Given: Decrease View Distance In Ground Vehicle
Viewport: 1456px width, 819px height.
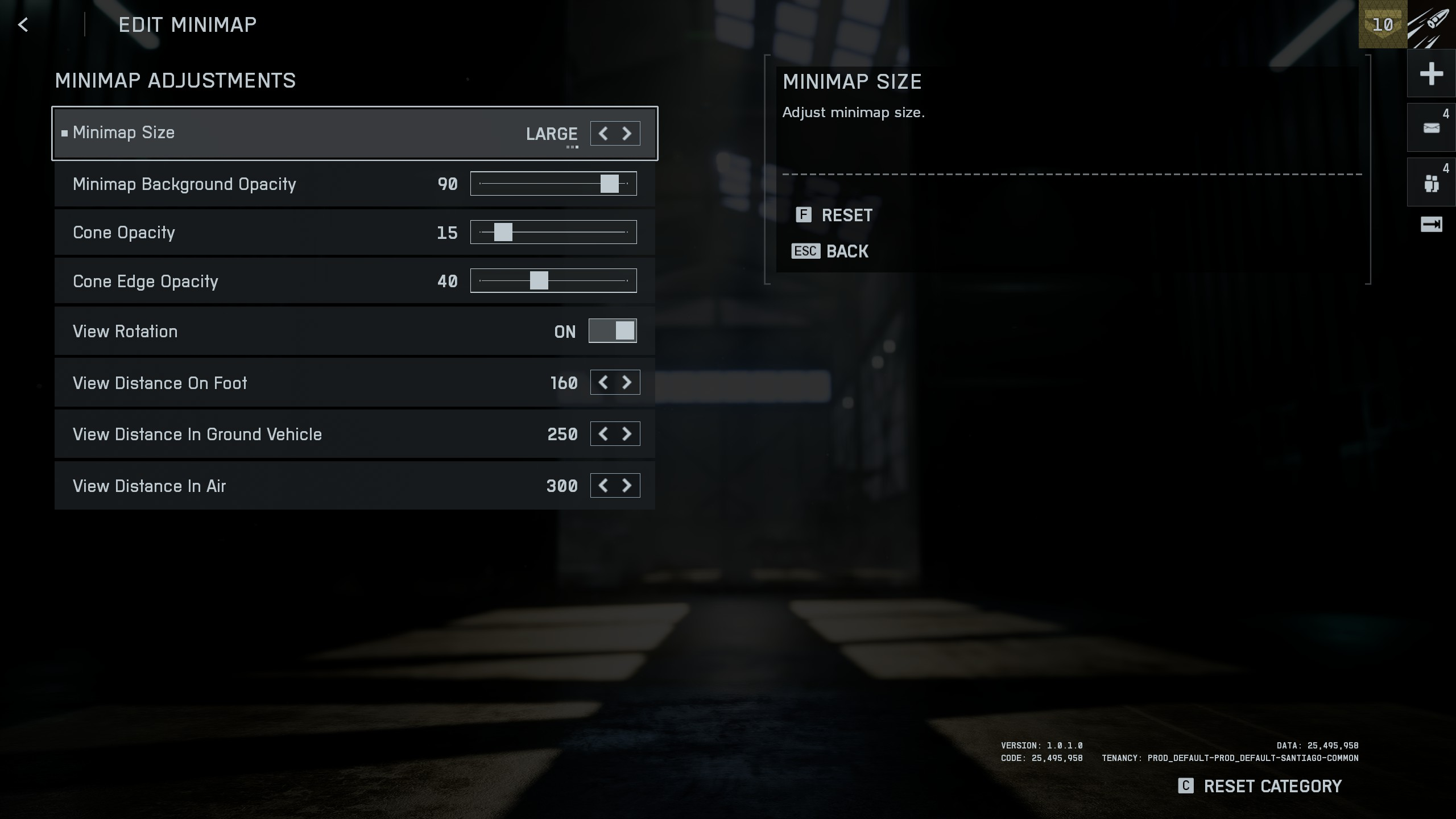Looking at the screenshot, I should click(x=603, y=434).
